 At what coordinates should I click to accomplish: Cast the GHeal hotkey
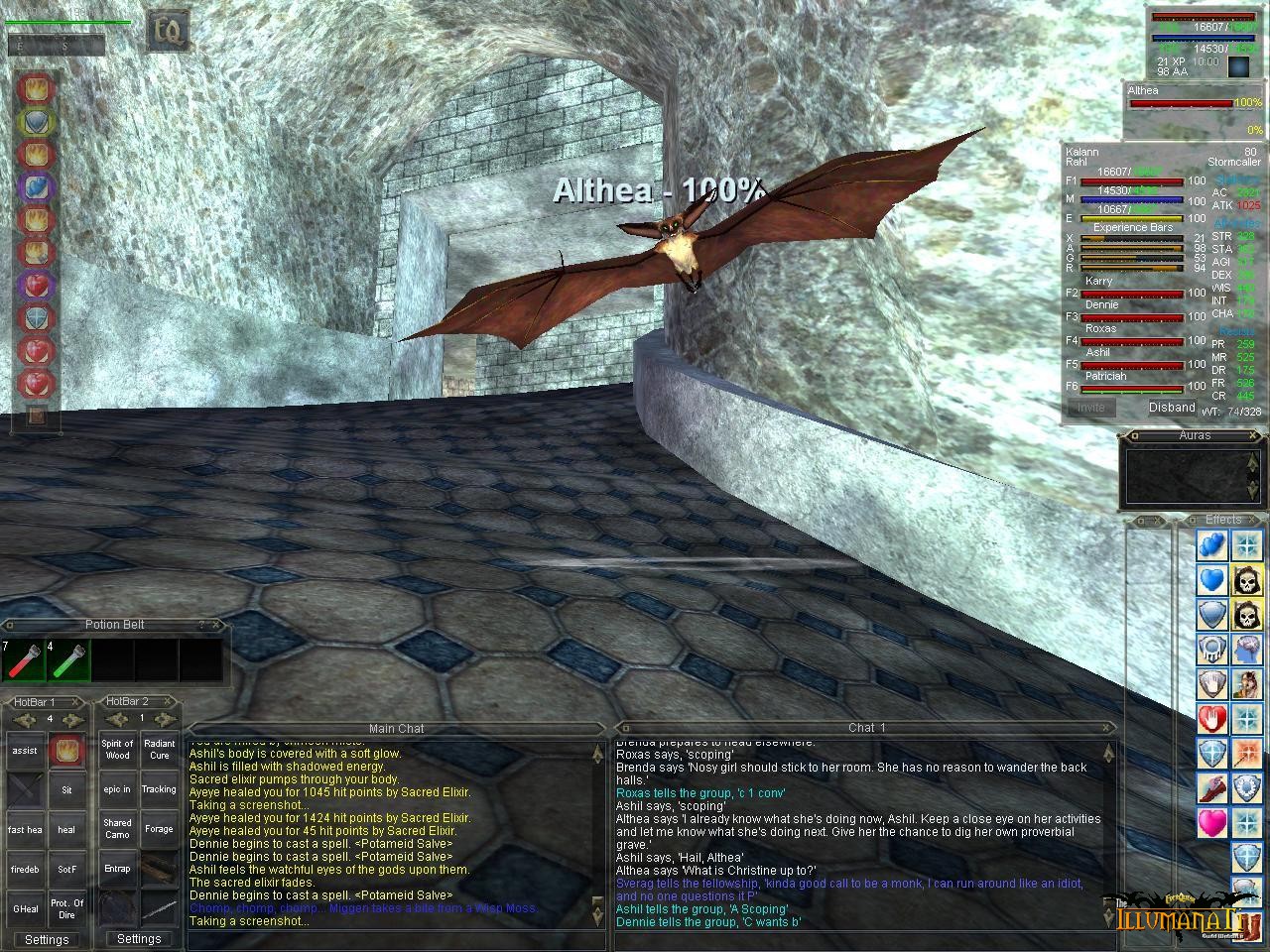(25, 908)
